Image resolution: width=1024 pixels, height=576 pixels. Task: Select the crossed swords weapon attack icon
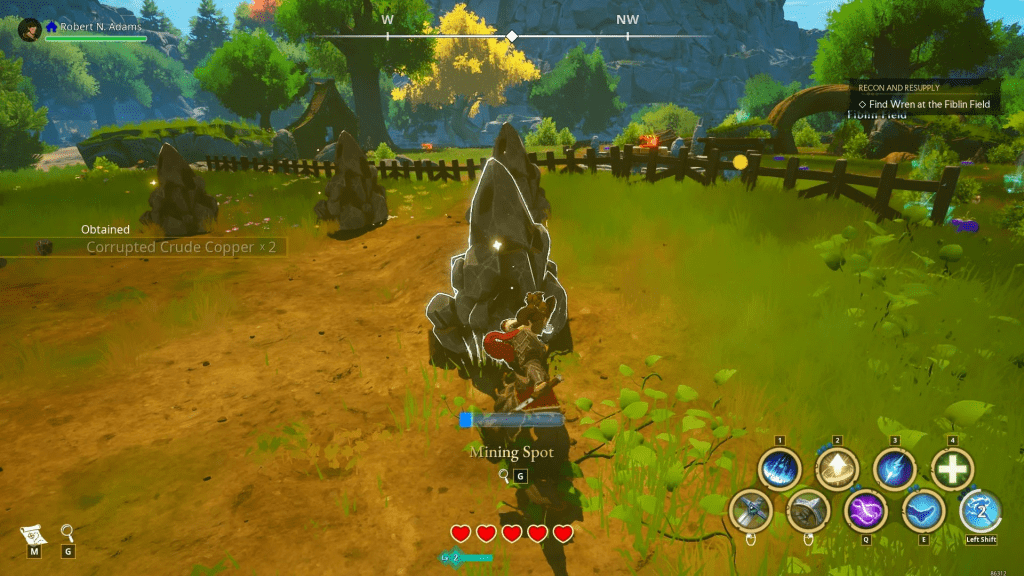(749, 511)
